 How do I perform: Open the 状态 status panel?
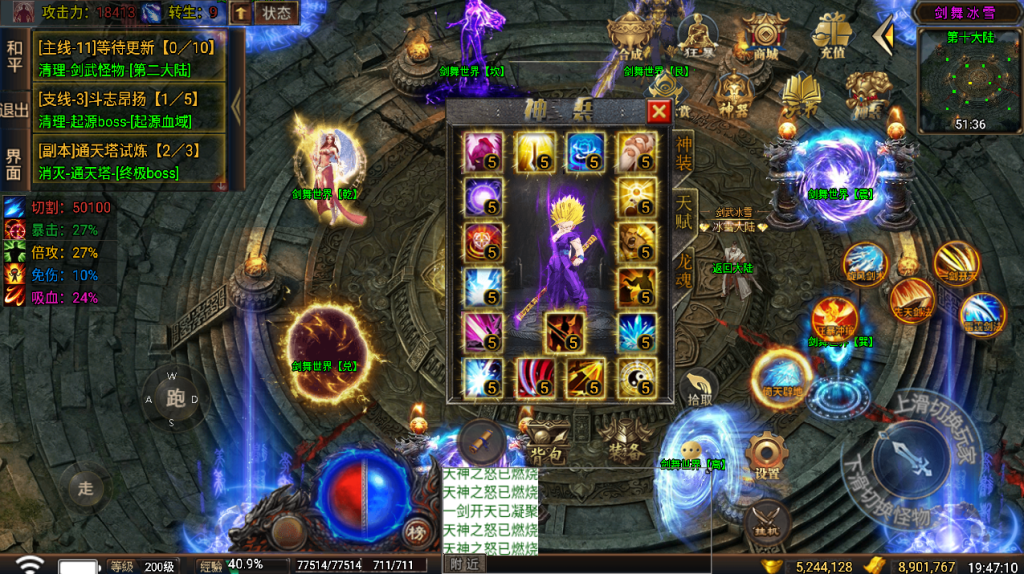tap(276, 13)
